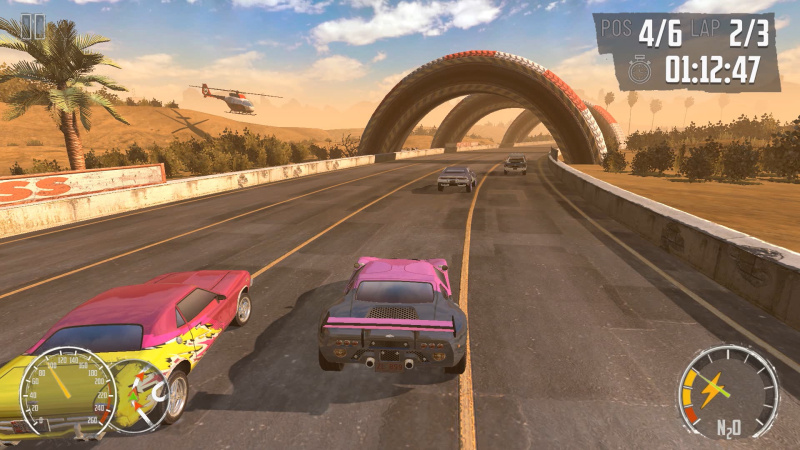Image resolution: width=800 pixels, height=450 pixels.
Task: Pause the race with the pause button
Action: click(x=32, y=27)
